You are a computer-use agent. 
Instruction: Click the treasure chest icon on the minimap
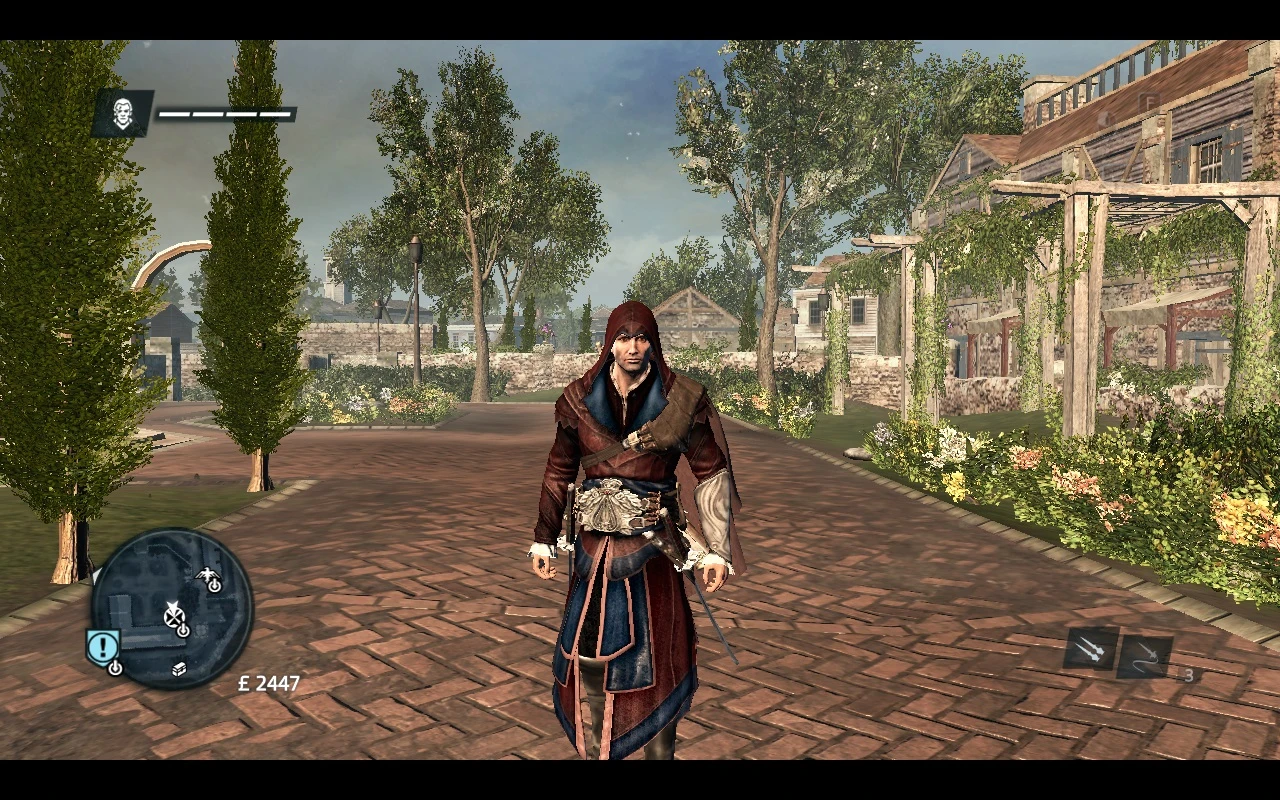[179, 669]
